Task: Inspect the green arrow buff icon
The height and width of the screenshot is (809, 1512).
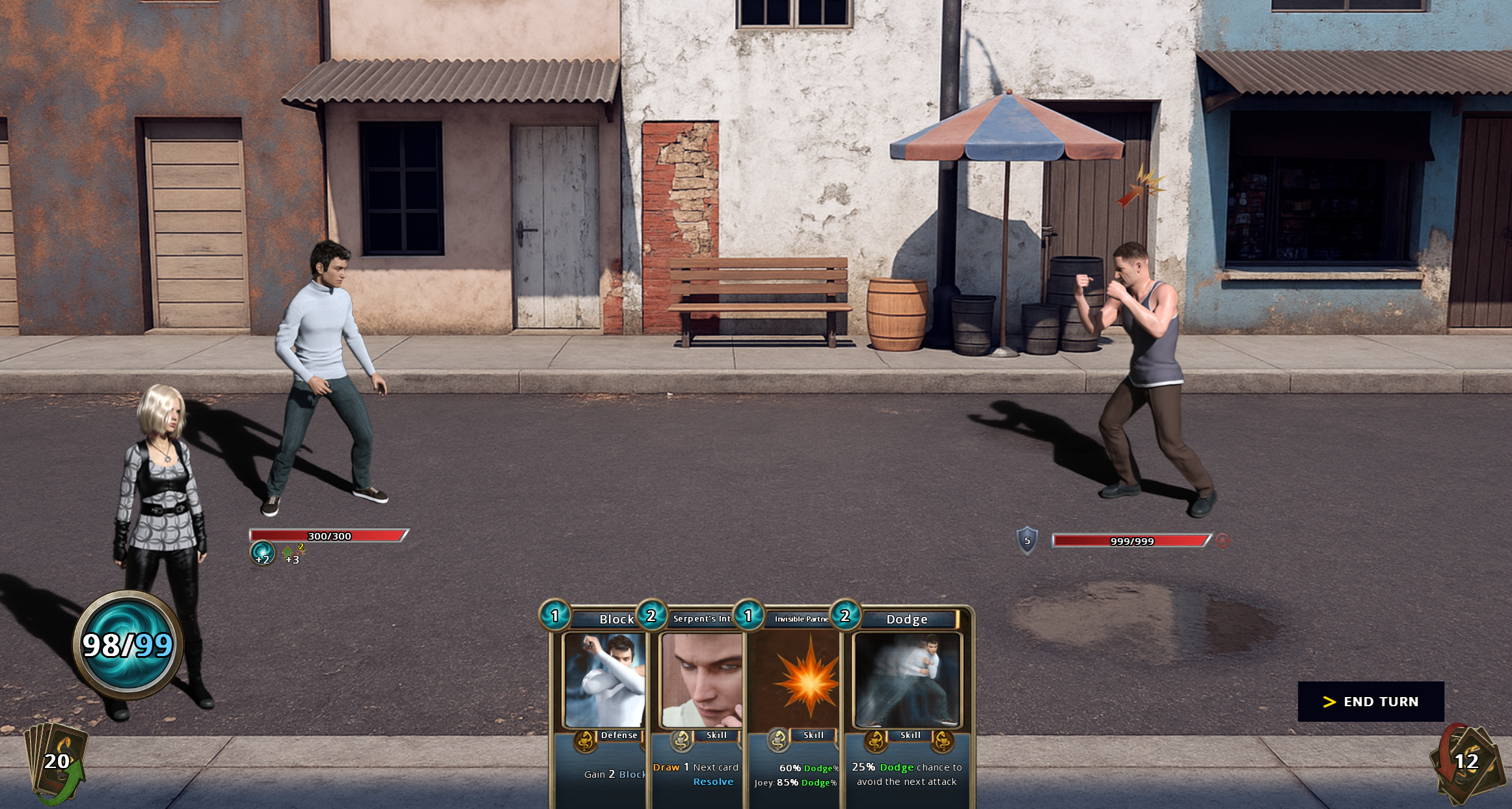Action: [289, 553]
